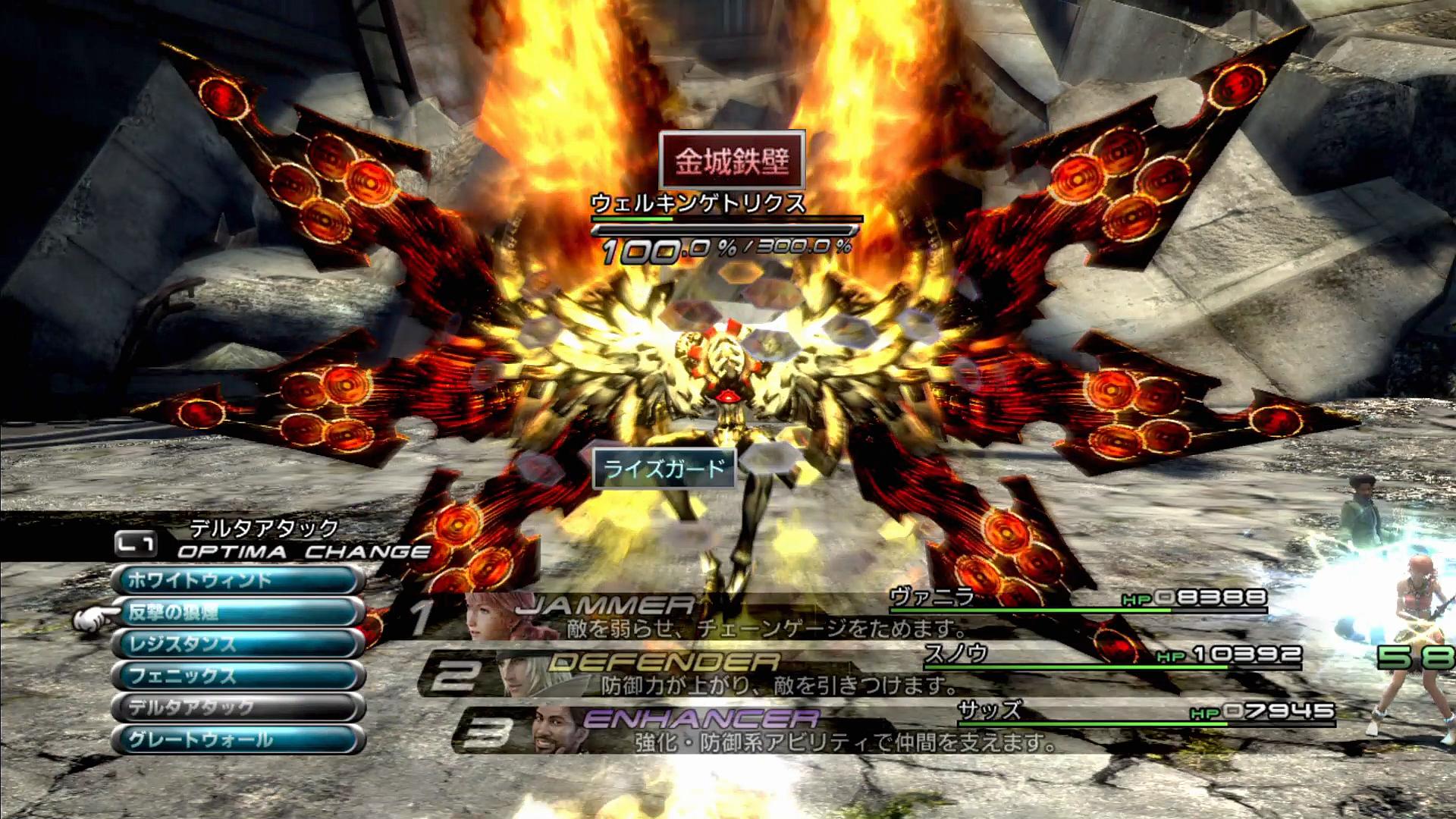Select the ホワイトウィンド optima
Screen dimensions: 1456x819
(237, 581)
